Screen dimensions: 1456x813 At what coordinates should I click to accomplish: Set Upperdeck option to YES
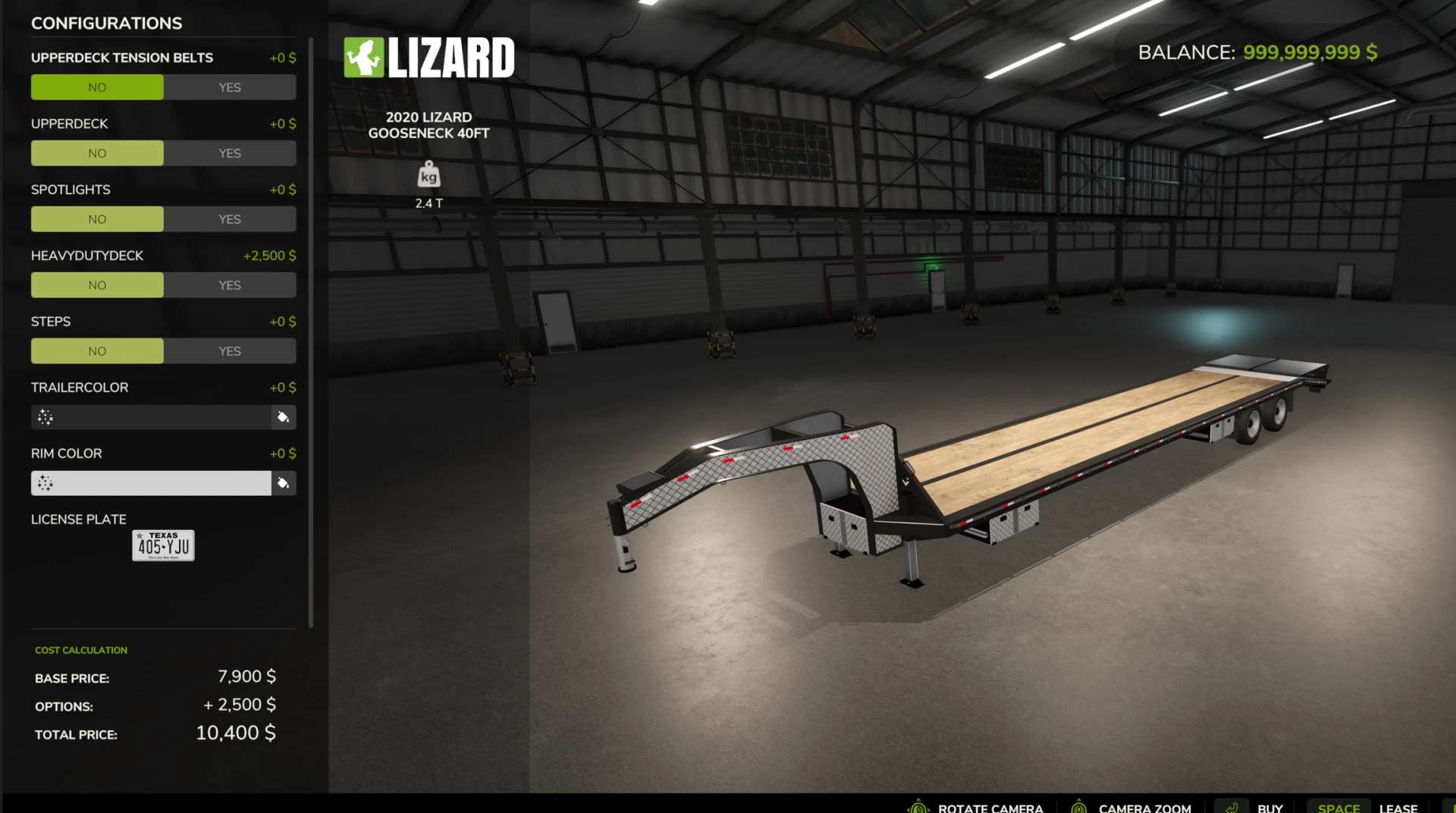pyautogui.click(x=230, y=152)
